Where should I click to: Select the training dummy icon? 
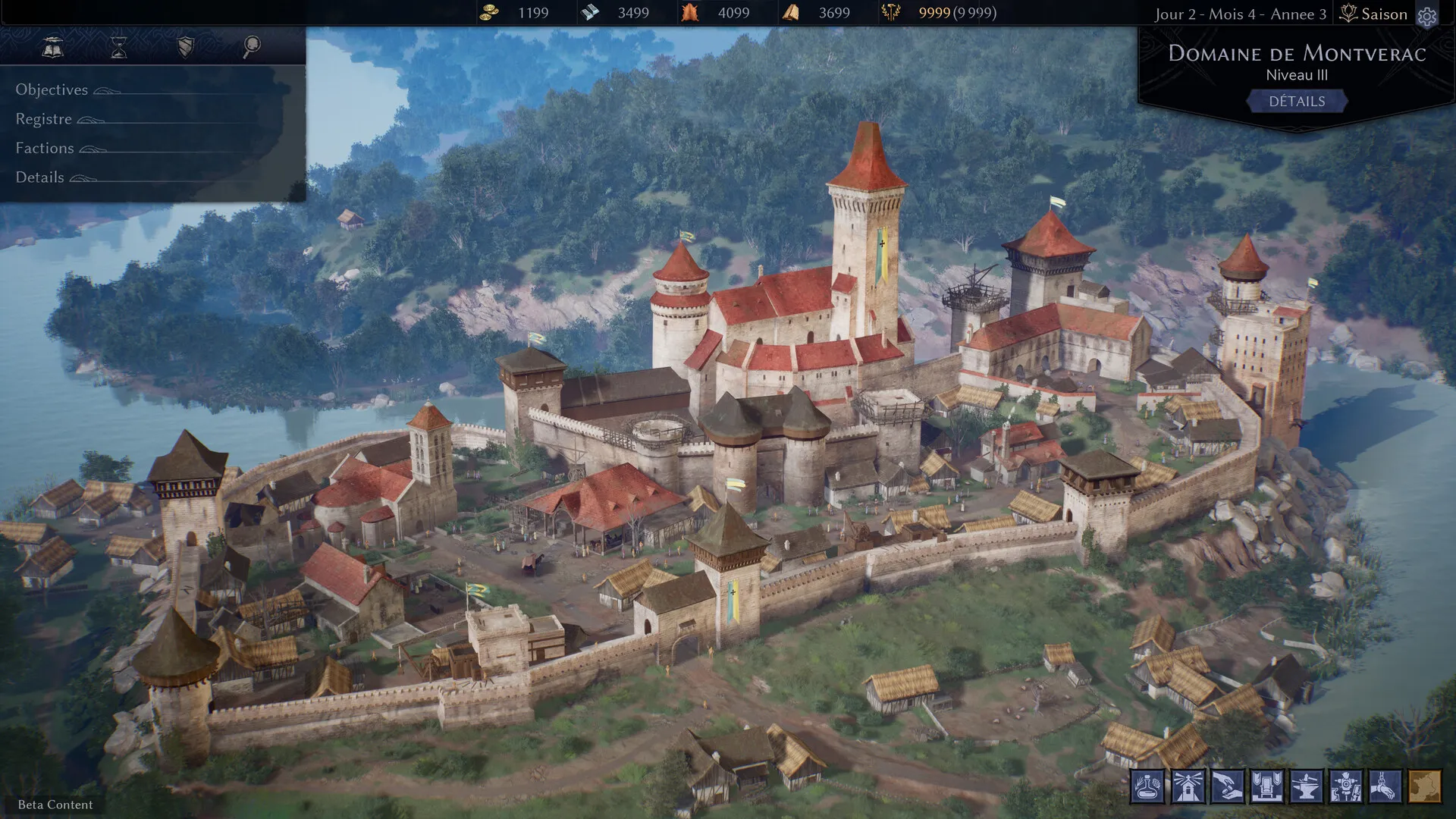point(1345,786)
